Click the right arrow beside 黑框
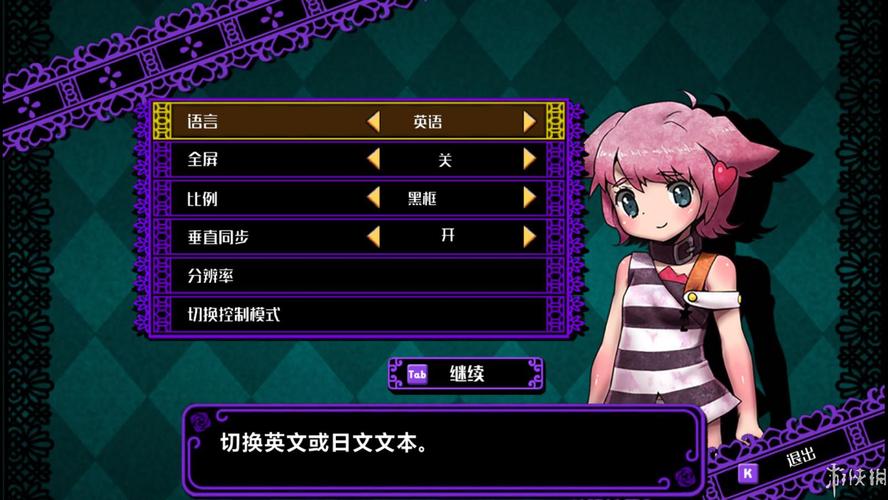This screenshot has width=888, height=500. point(530,198)
